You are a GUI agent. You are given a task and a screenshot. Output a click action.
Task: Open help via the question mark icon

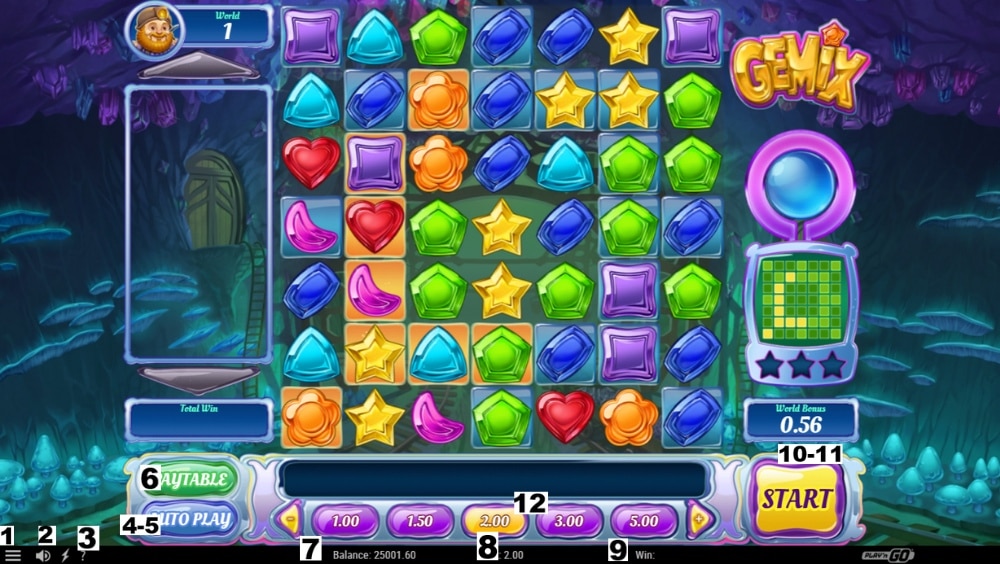pyautogui.click(x=83, y=555)
